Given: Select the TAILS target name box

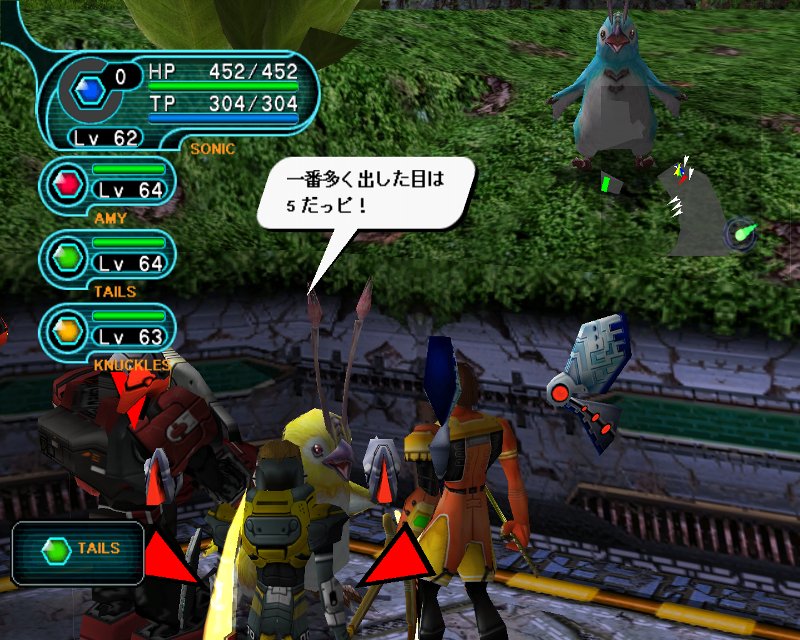Looking at the screenshot, I should point(76,549).
